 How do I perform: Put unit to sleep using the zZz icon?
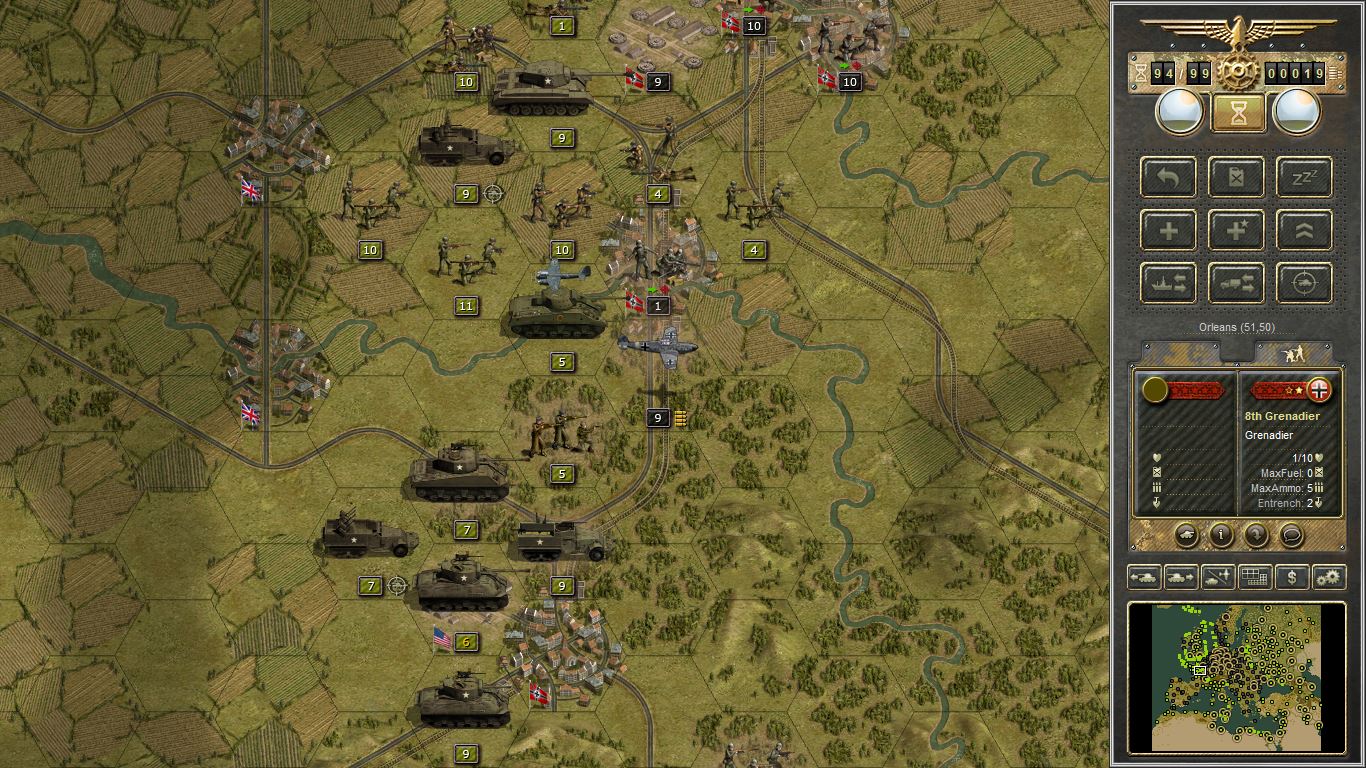(1302, 178)
